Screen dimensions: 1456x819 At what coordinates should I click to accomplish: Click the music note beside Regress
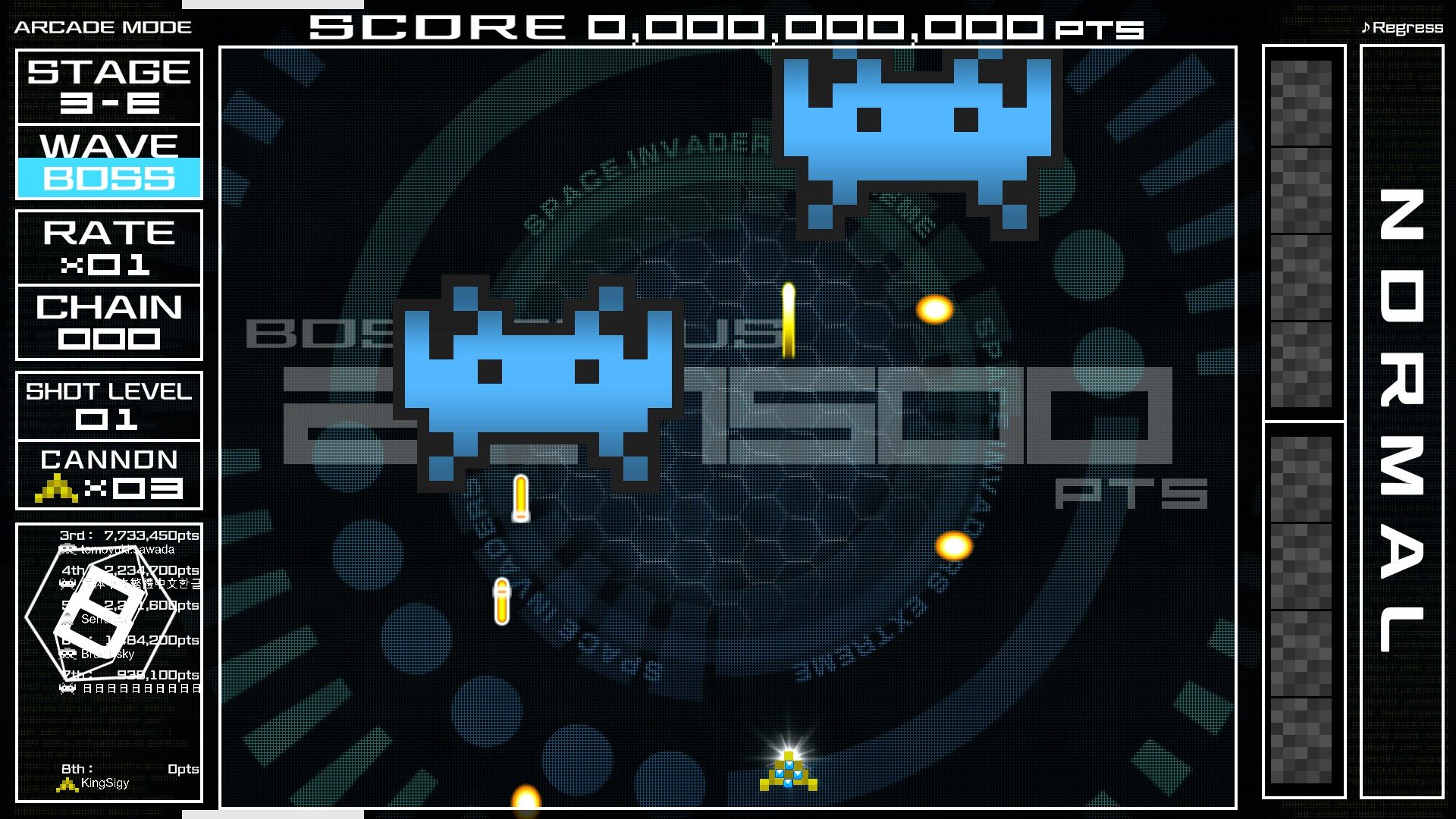click(x=1367, y=27)
